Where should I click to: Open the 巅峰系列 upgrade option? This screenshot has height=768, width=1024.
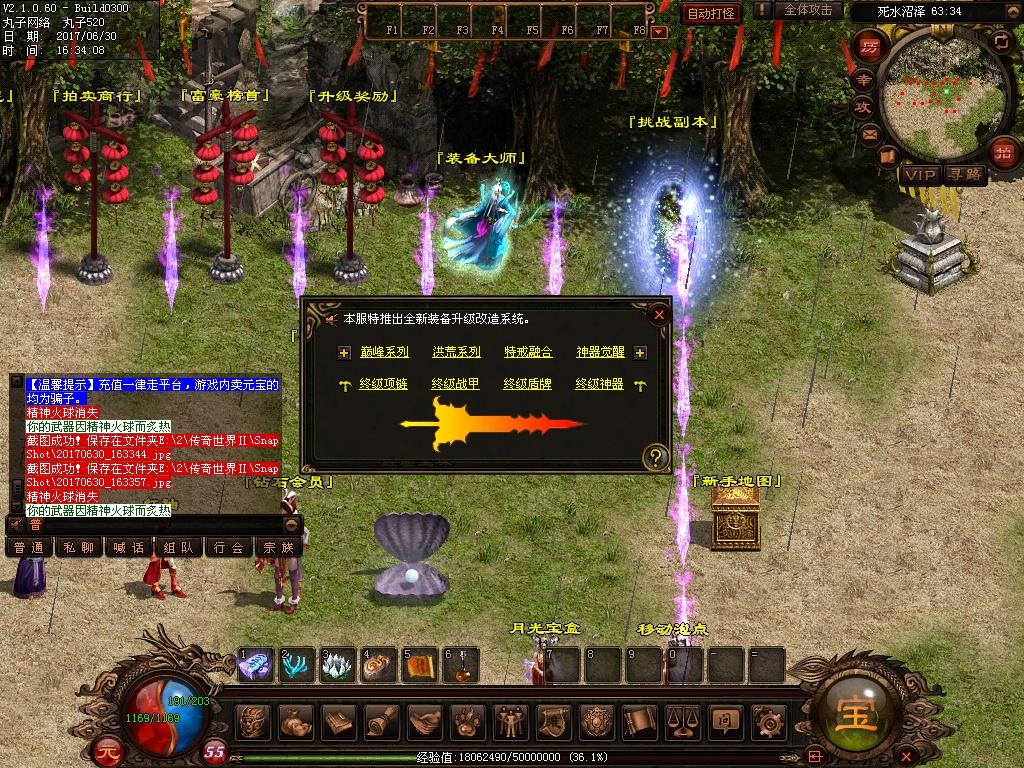click(384, 352)
